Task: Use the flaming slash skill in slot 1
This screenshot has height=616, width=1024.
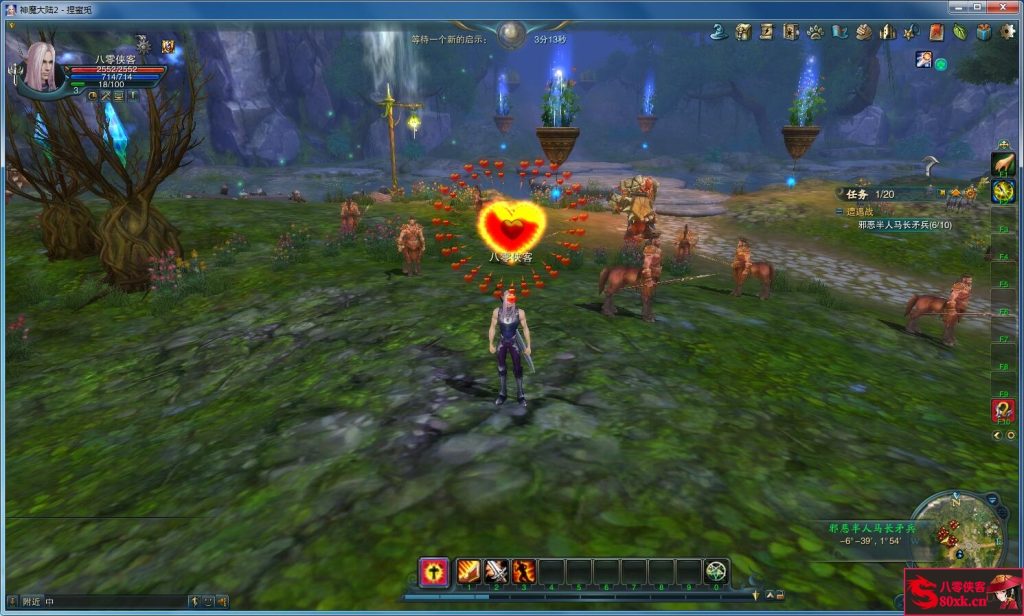Action: pos(469,571)
